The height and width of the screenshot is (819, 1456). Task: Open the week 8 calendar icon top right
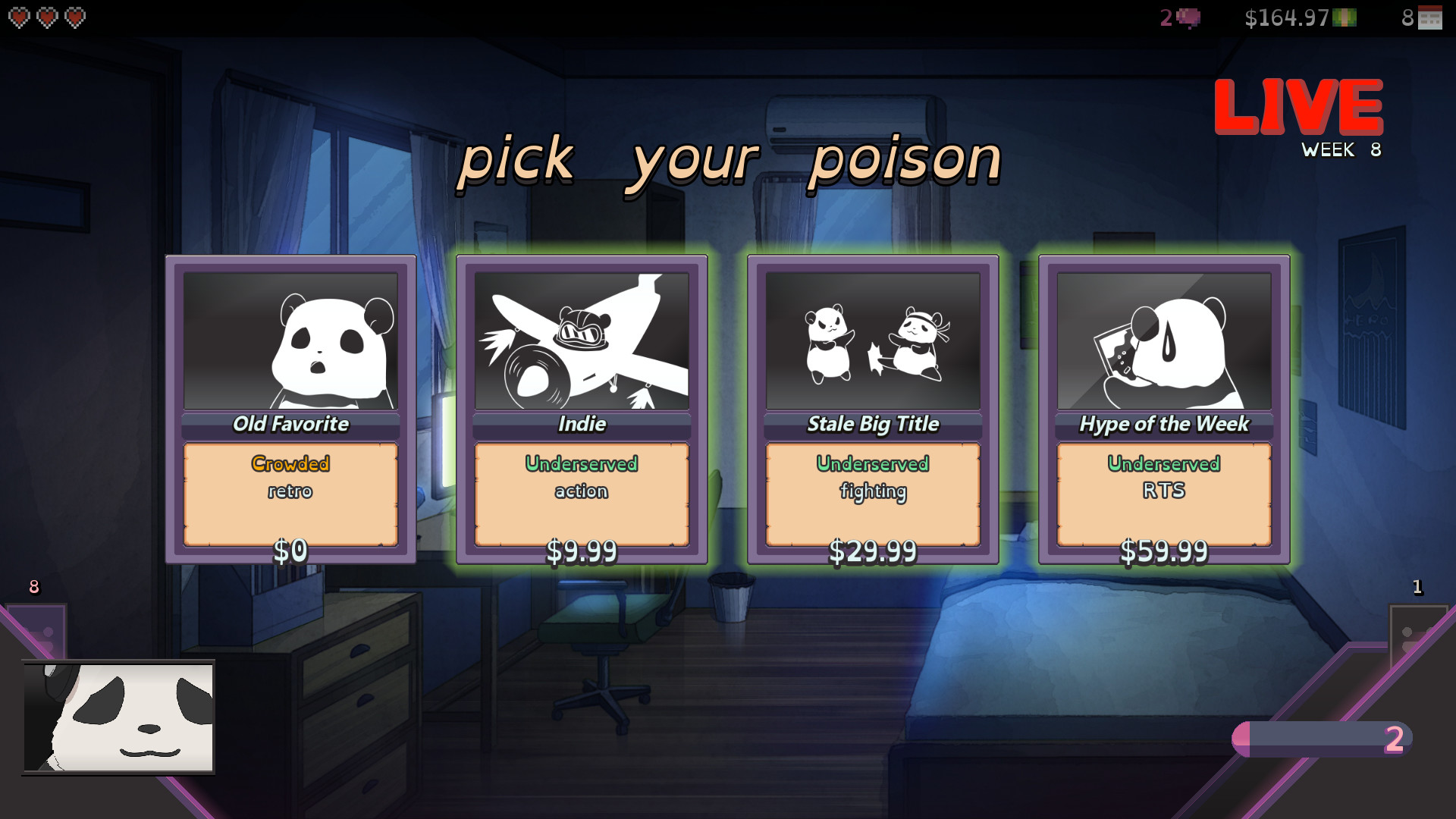pos(1431,17)
